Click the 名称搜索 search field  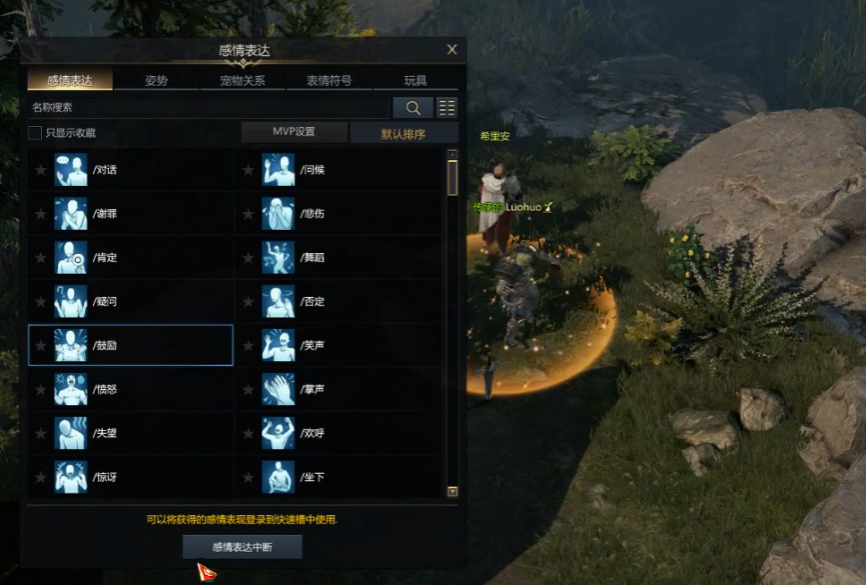point(205,107)
